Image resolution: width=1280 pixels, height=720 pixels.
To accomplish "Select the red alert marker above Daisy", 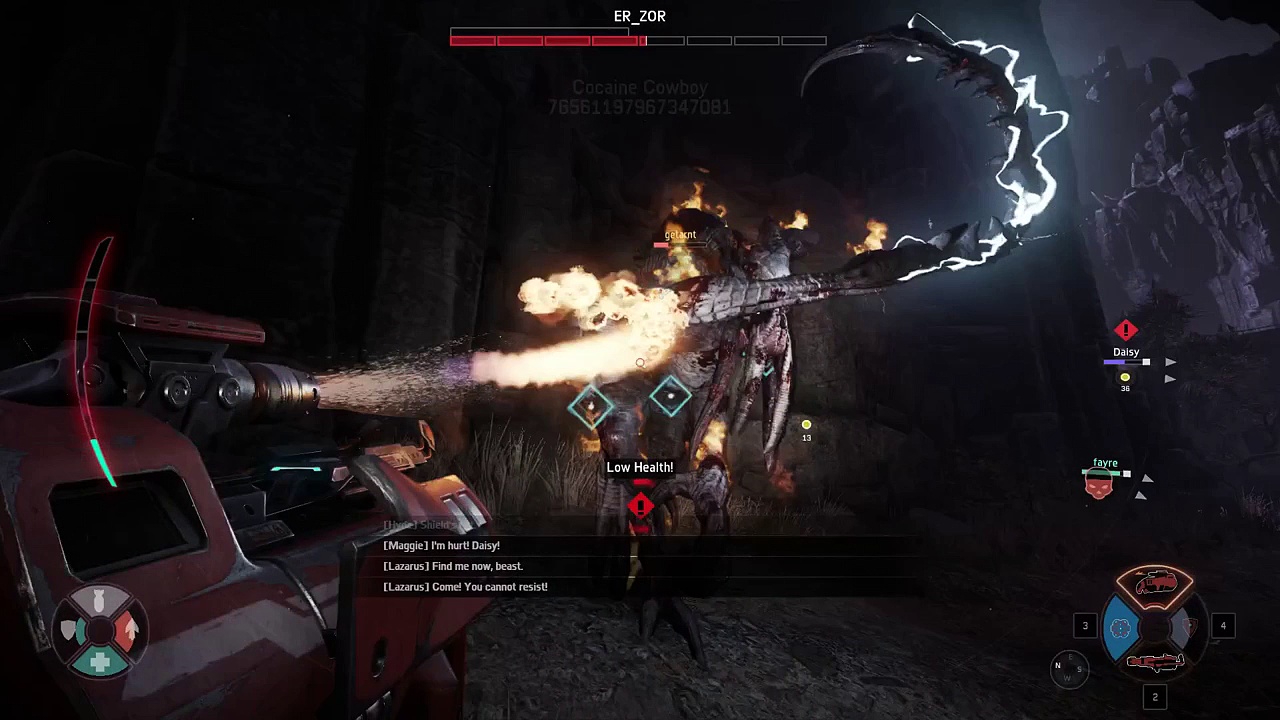I will (x=1126, y=330).
